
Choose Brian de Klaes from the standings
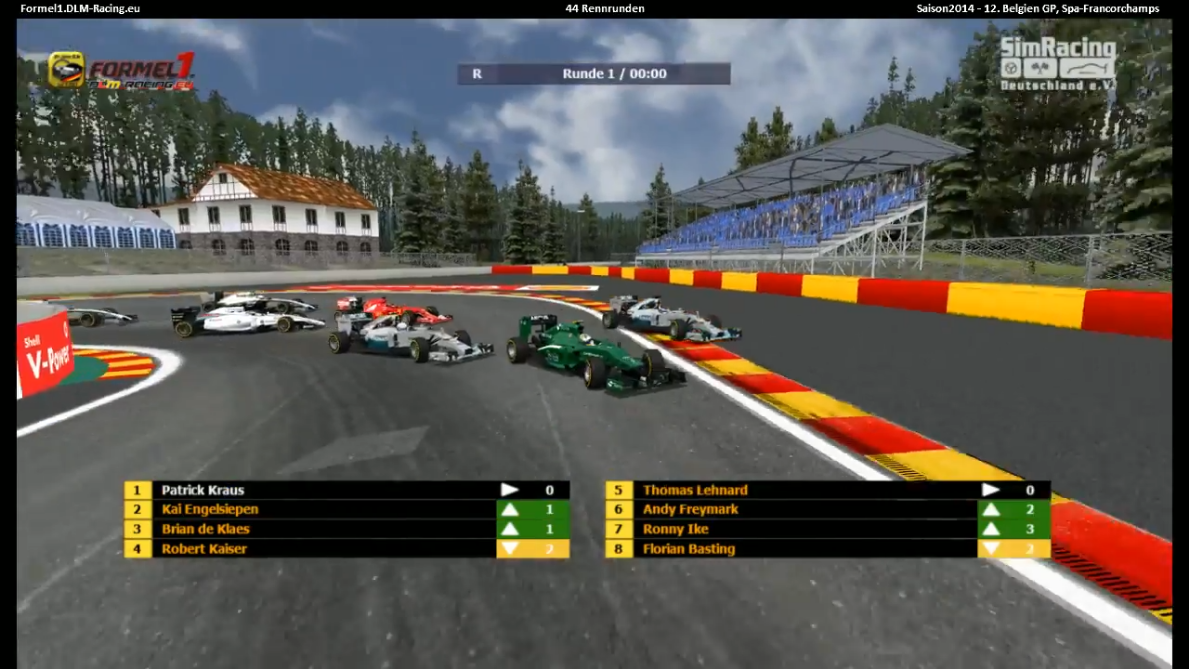[x=206, y=529]
